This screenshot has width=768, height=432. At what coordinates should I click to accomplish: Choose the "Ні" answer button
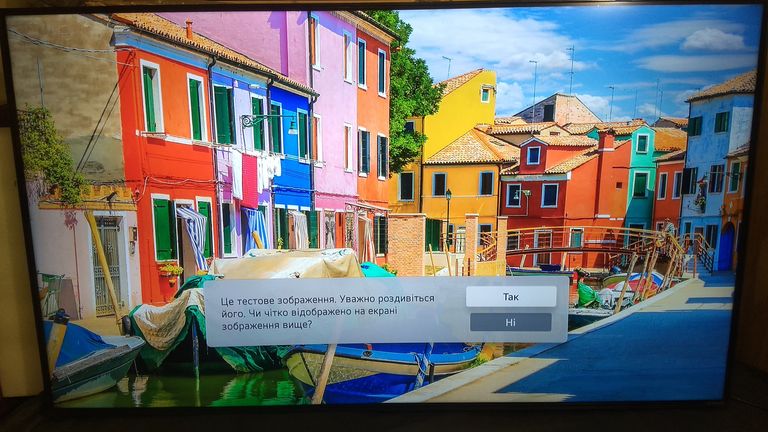pyautogui.click(x=510, y=322)
